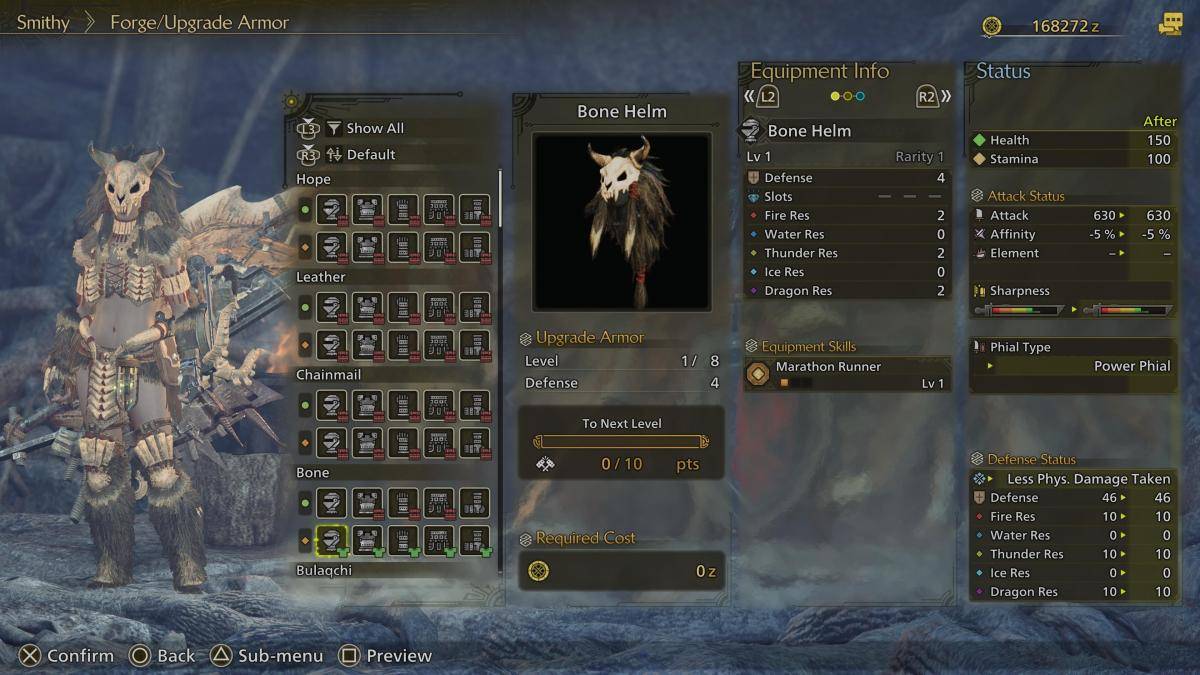Choose the first helm under Hope
Image resolution: width=1200 pixels, height=675 pixels.
pos(332,210)
